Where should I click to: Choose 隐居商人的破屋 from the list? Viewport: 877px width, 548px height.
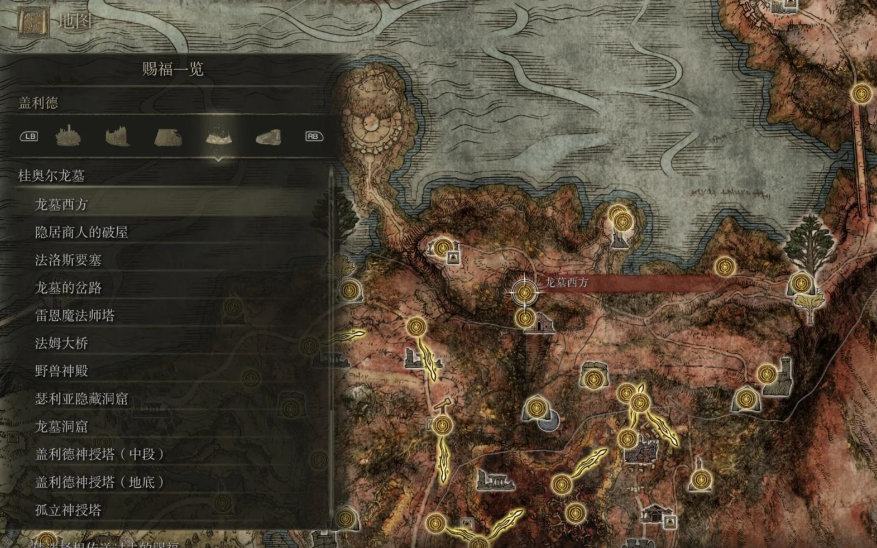pos(82,232)
